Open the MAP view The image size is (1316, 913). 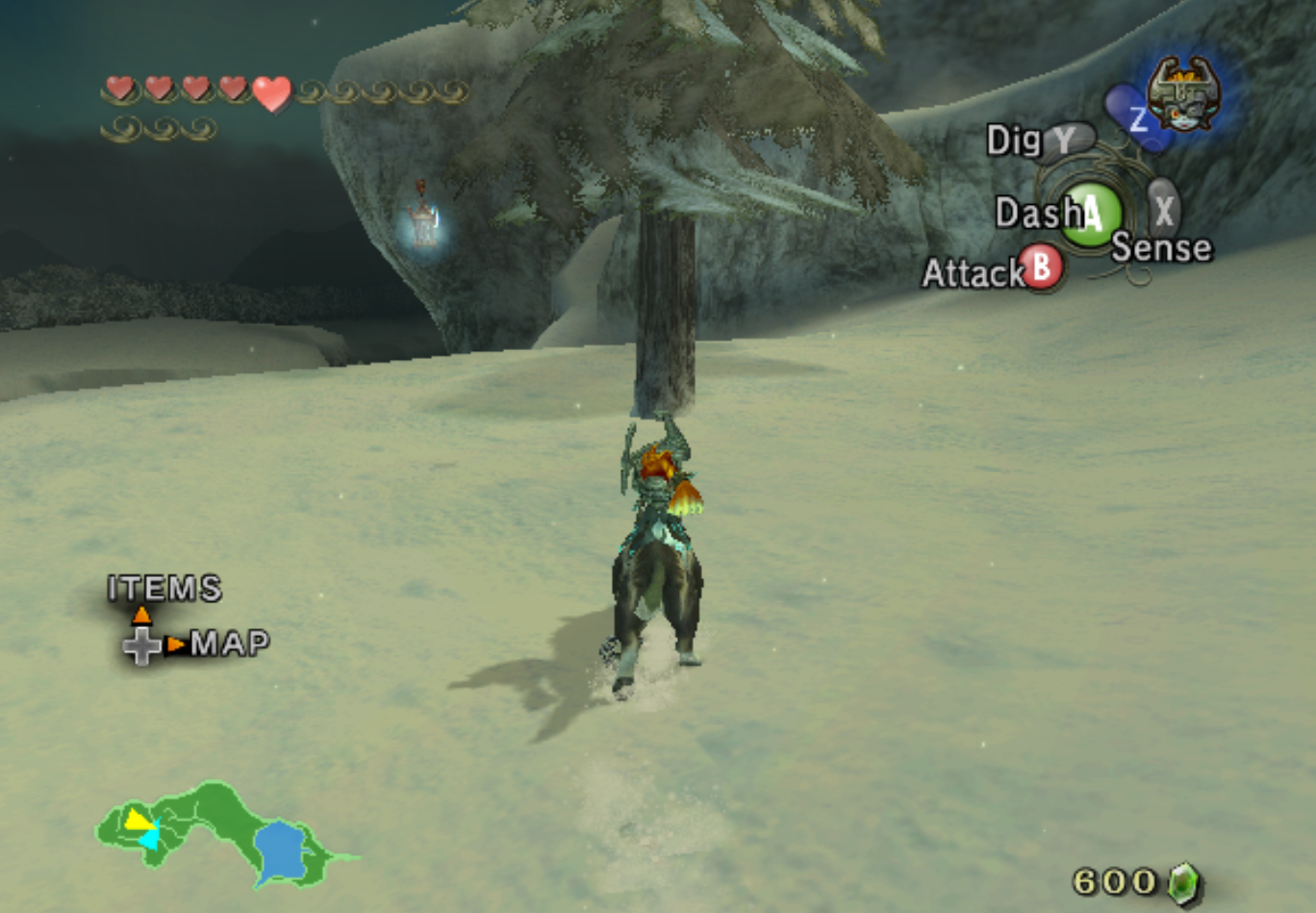229,642
